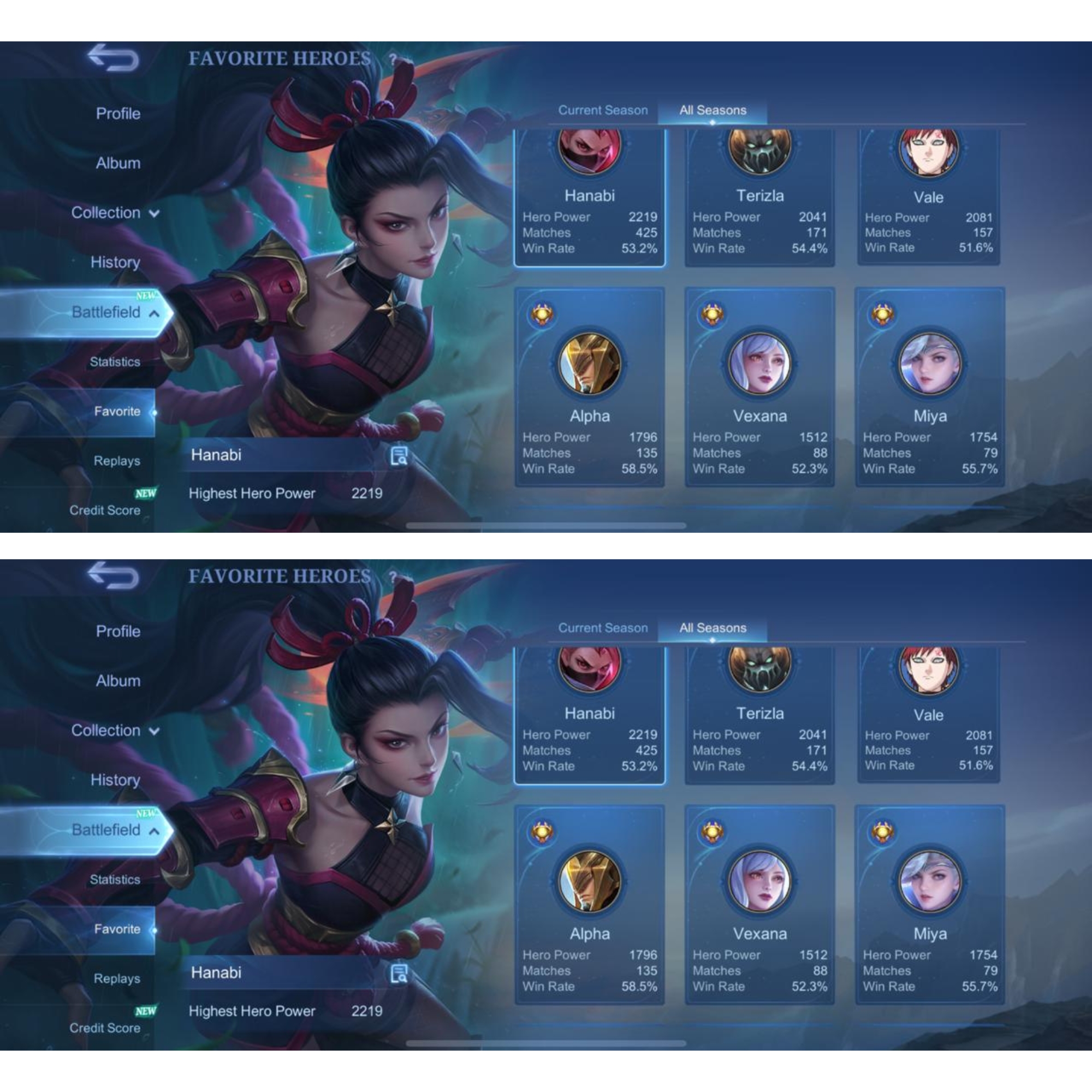Choose the Terizla hero card in bottom screenshot
This screenshot has width=1092, height=1092.
759,716
